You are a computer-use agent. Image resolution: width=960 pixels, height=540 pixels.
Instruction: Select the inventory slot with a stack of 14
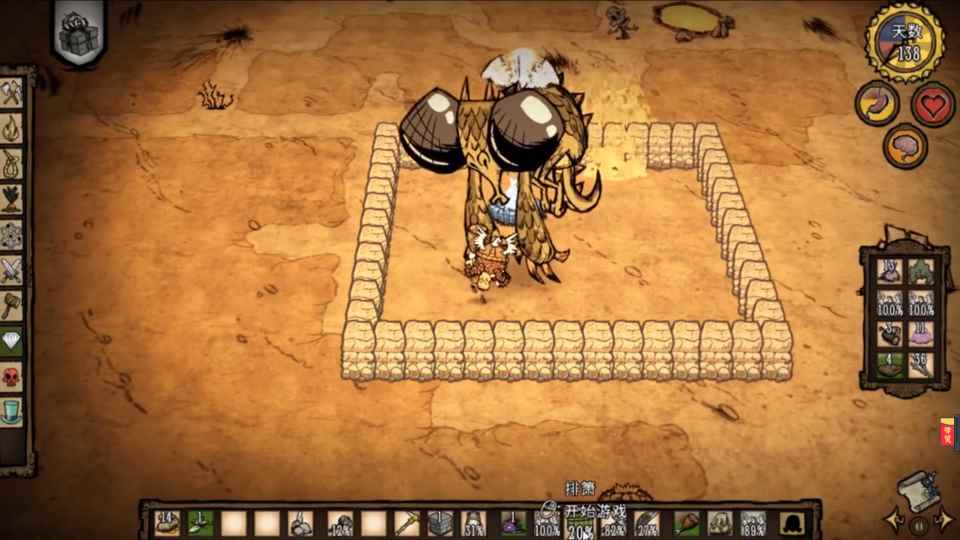point(166,522)
